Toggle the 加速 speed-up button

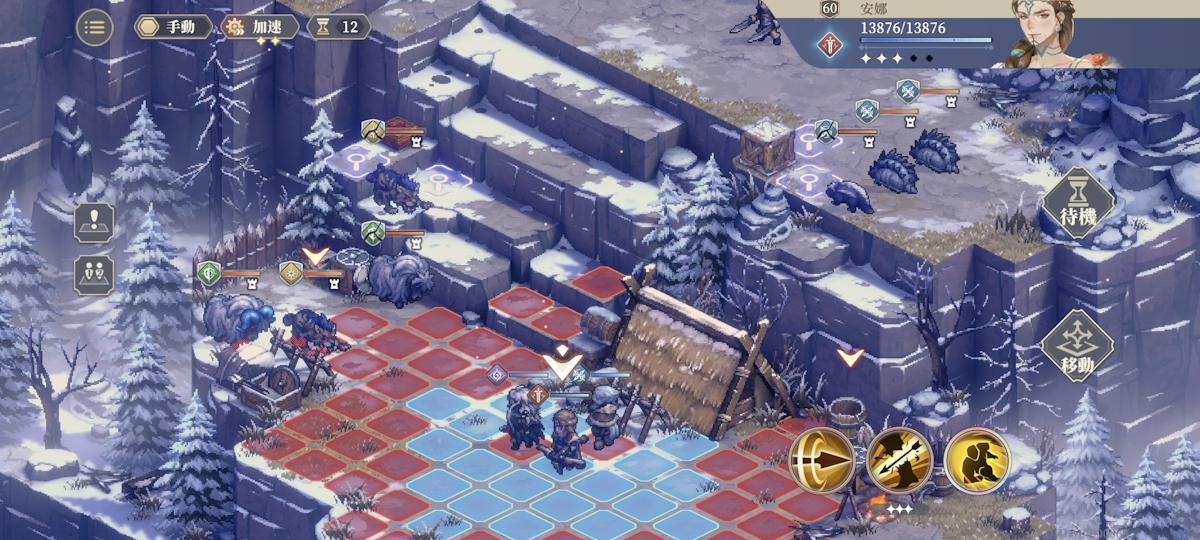[260, 27]
